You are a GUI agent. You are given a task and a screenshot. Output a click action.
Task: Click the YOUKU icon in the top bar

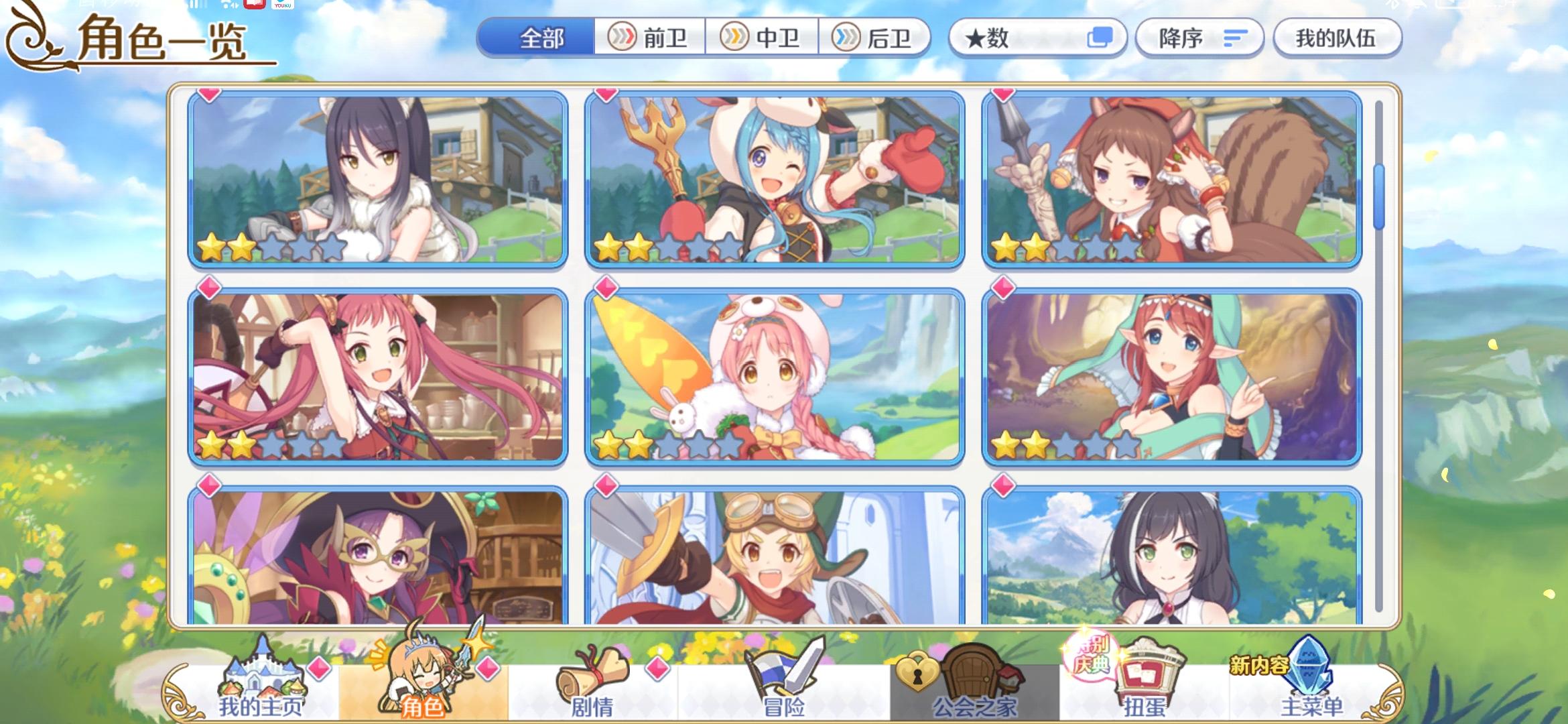coord(281,7)
